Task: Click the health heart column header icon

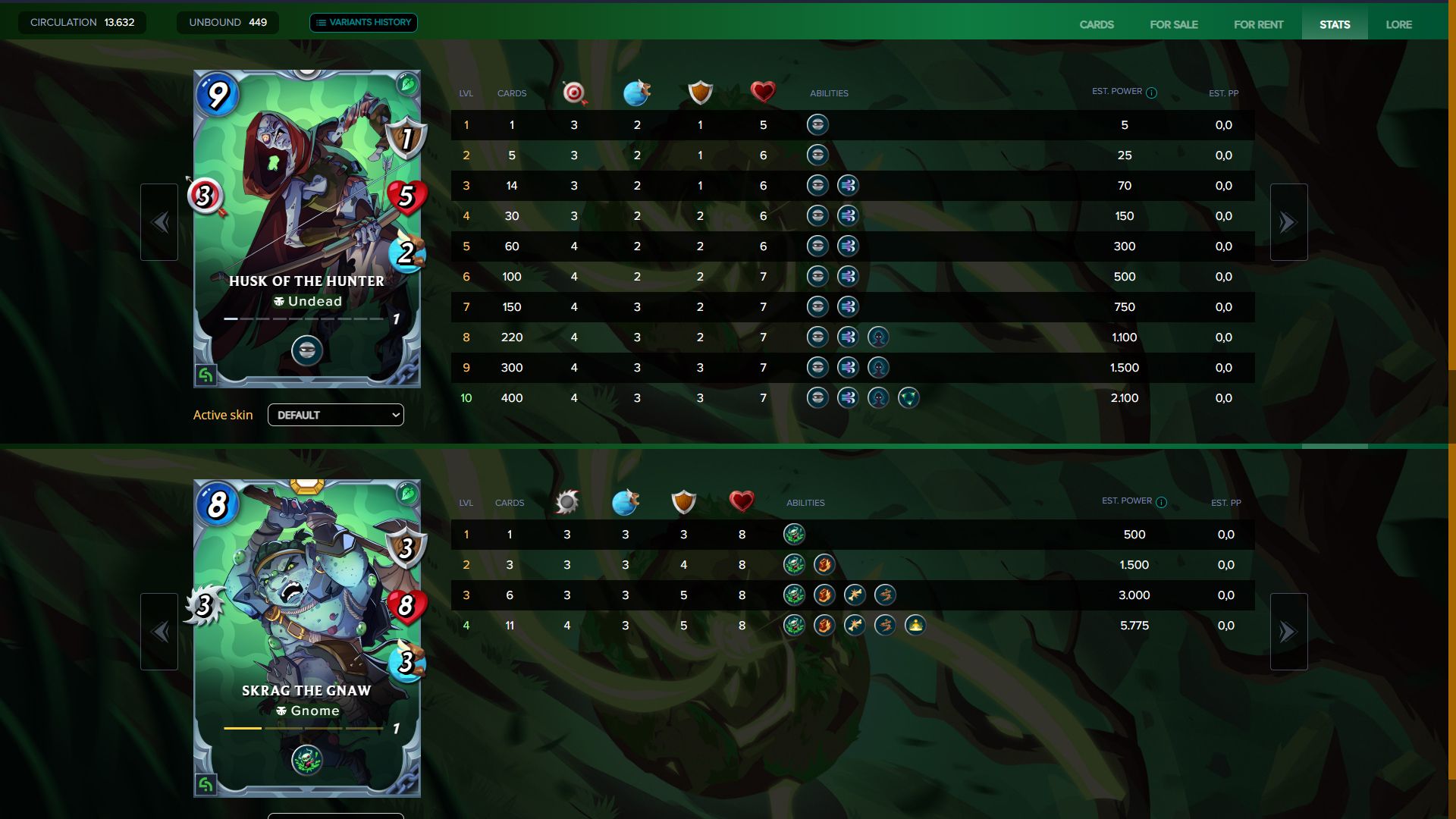Action: 762,92
